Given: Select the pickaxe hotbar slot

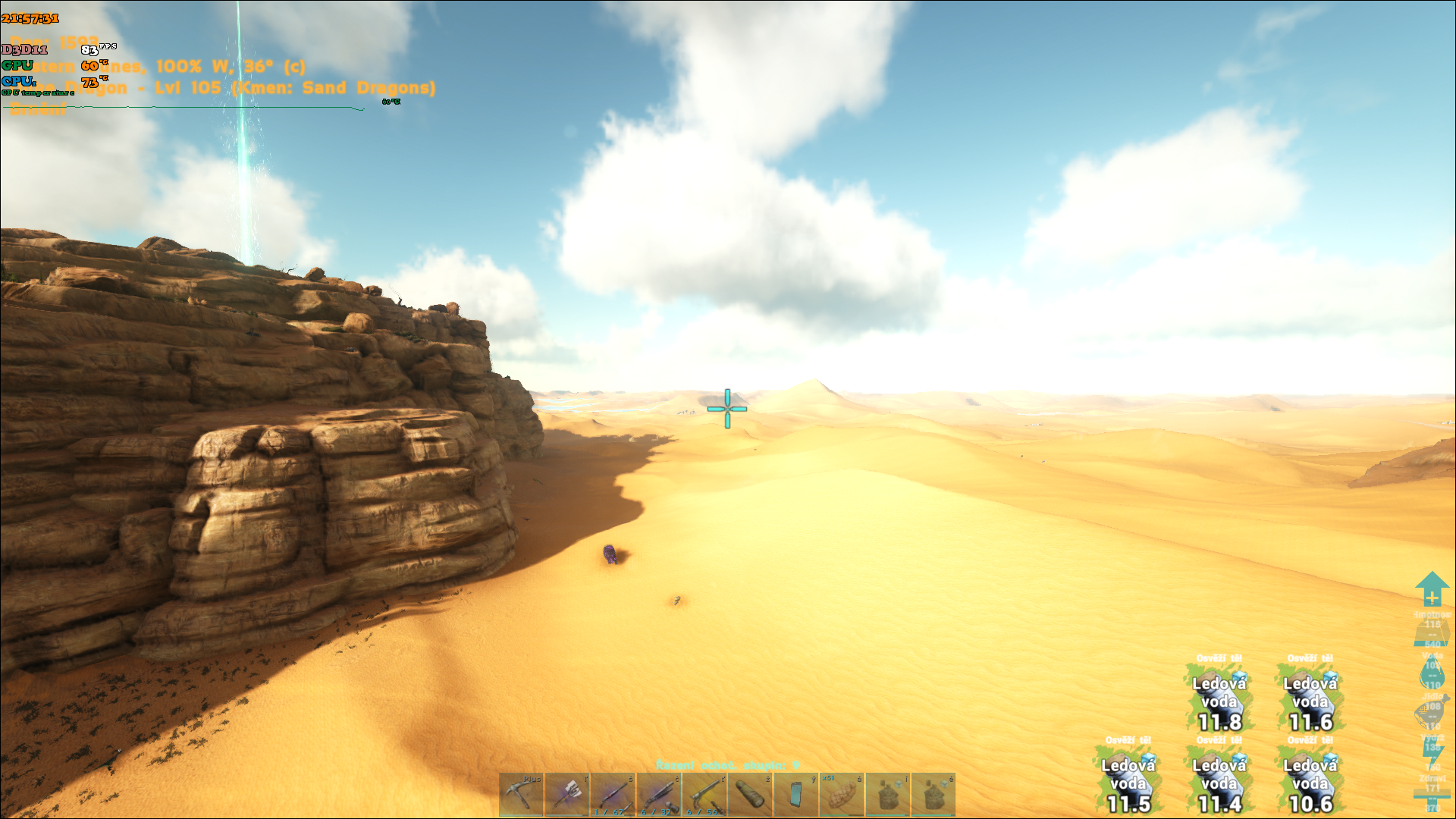Looking at the screenshot, I should click(x=521, y=795).
